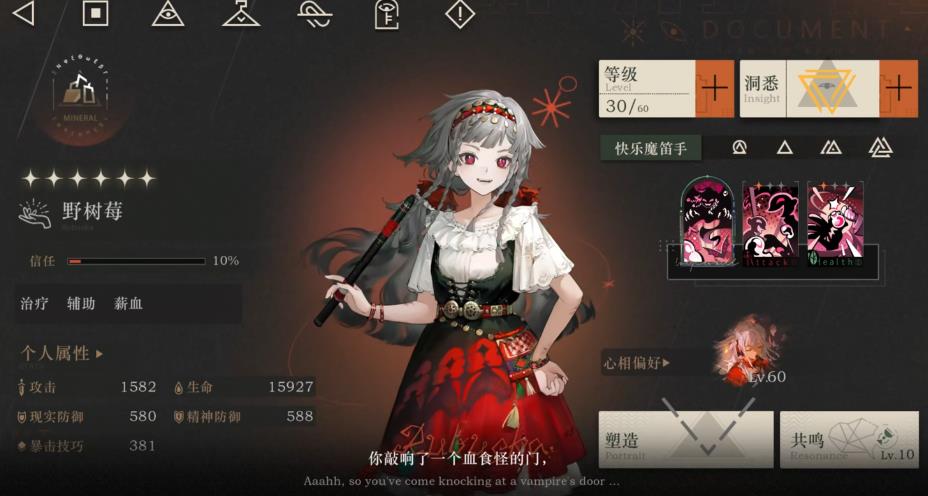
Task: Open the square home icon
Action: (95, 13)
